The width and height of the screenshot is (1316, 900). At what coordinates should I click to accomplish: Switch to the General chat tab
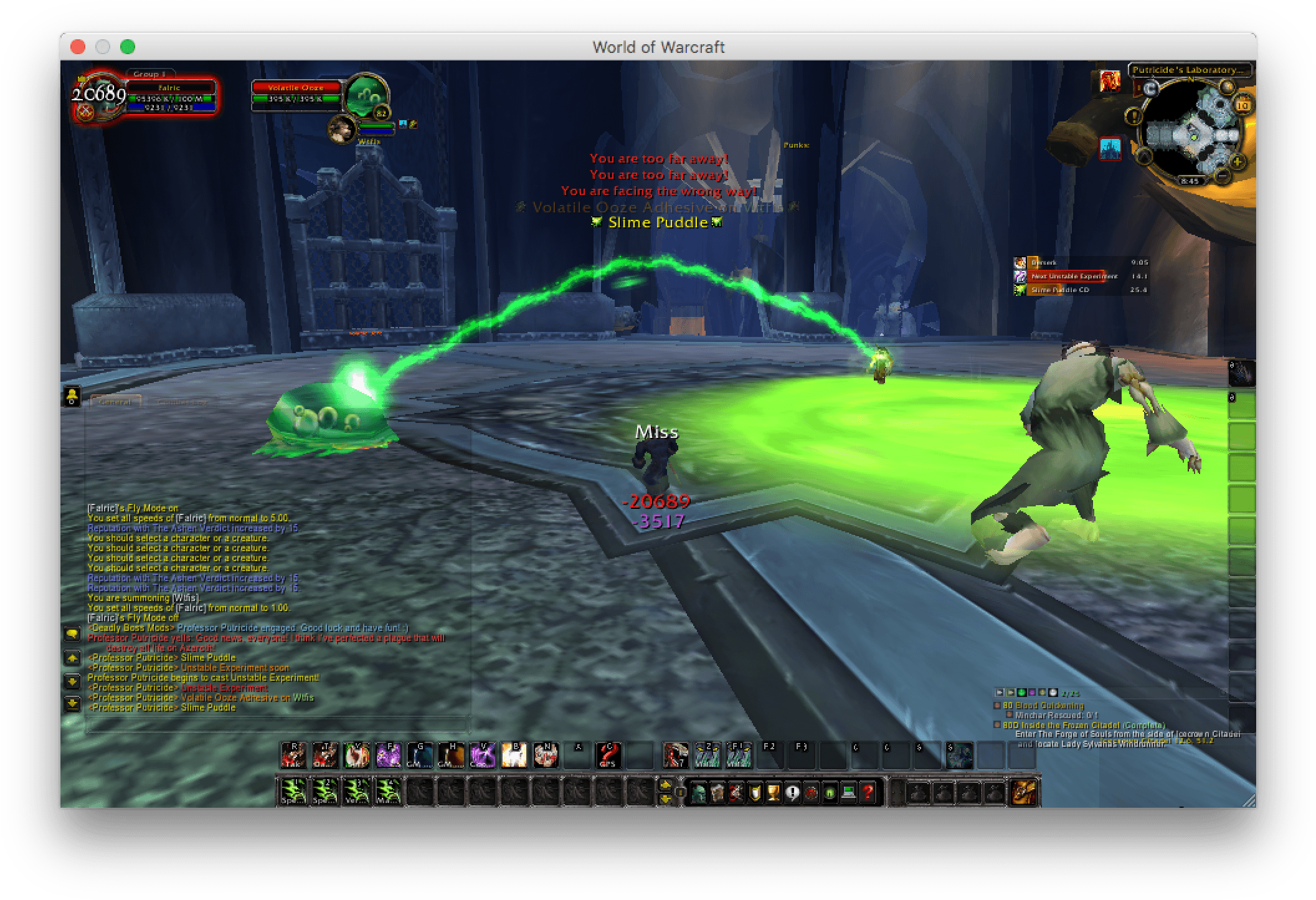pos(116,402)
